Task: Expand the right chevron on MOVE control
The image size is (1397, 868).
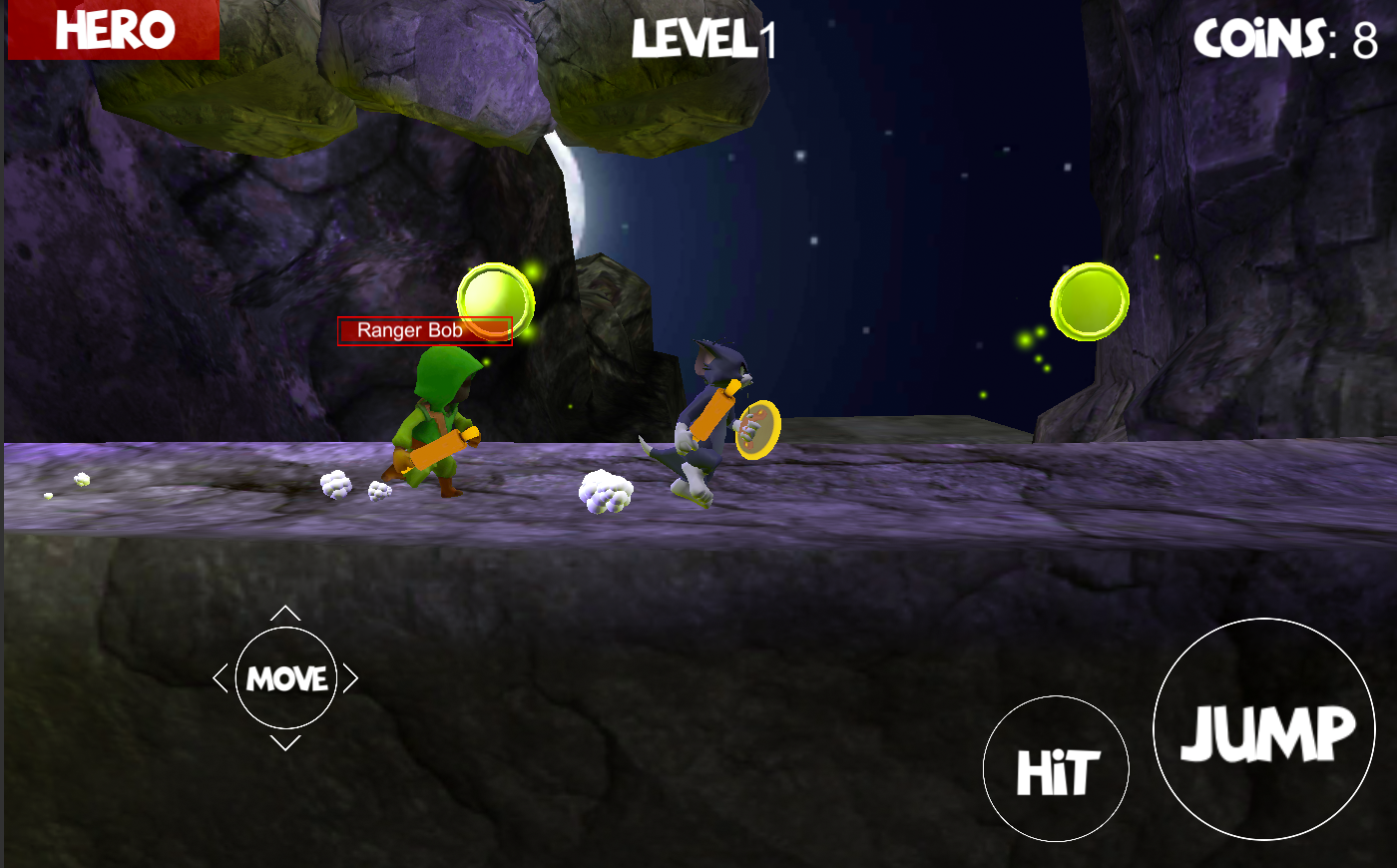Action: (351, 678)
